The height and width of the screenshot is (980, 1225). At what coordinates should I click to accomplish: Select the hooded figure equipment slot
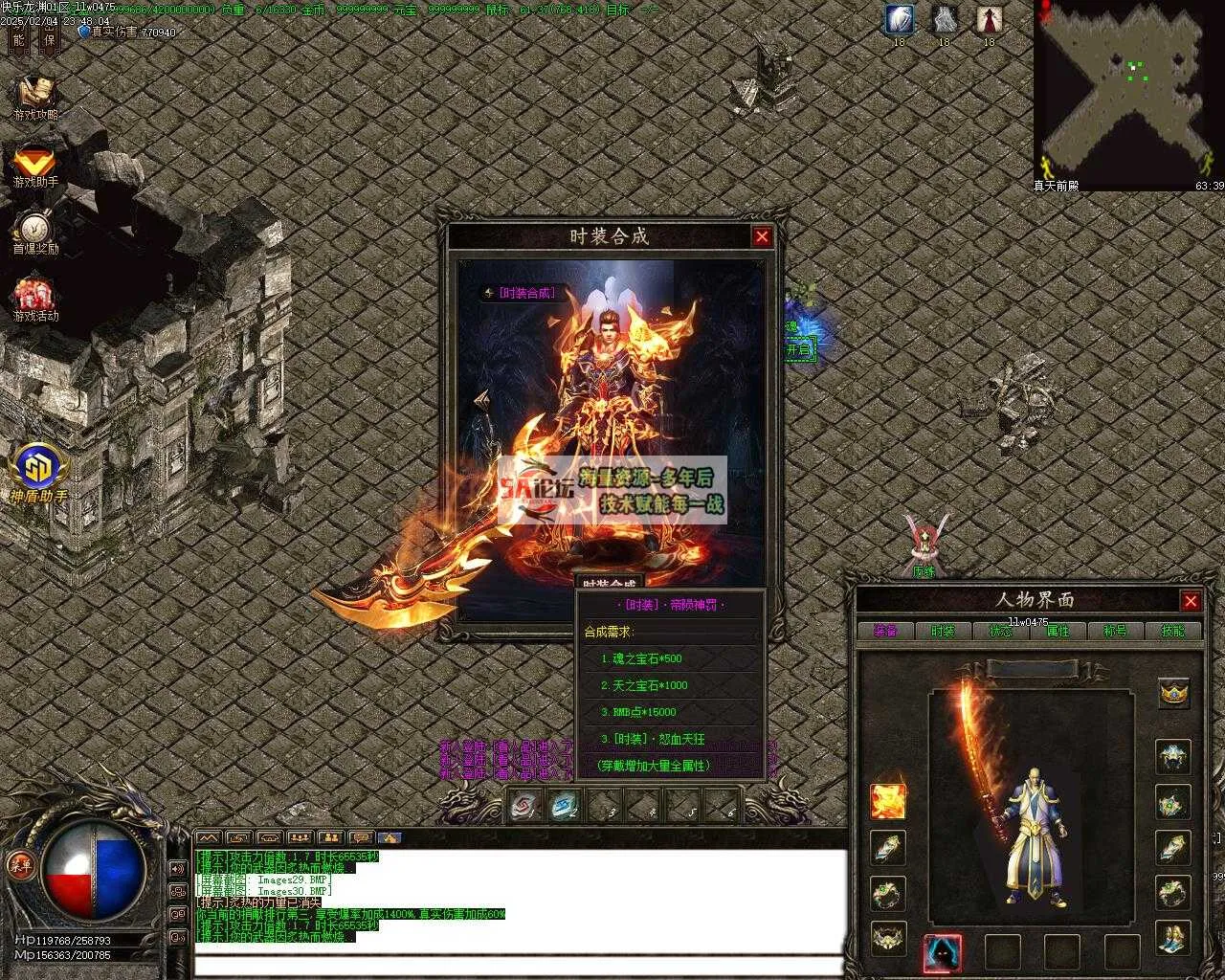943,952
